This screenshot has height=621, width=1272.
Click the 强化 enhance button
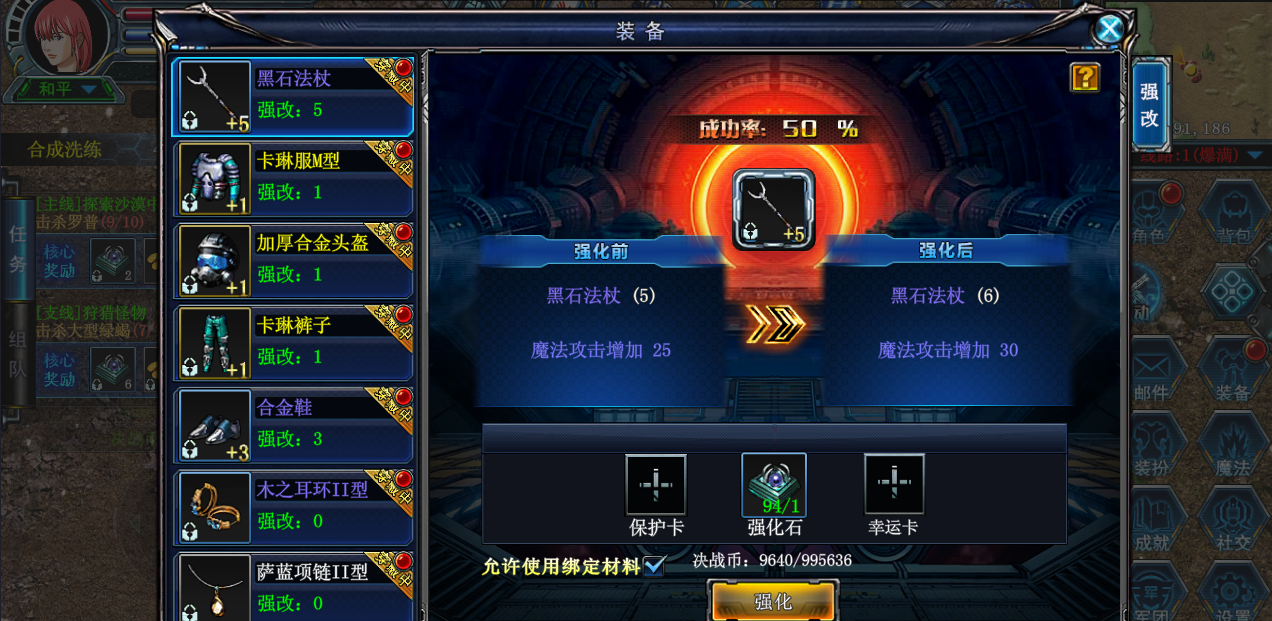[x=772, y=601]
